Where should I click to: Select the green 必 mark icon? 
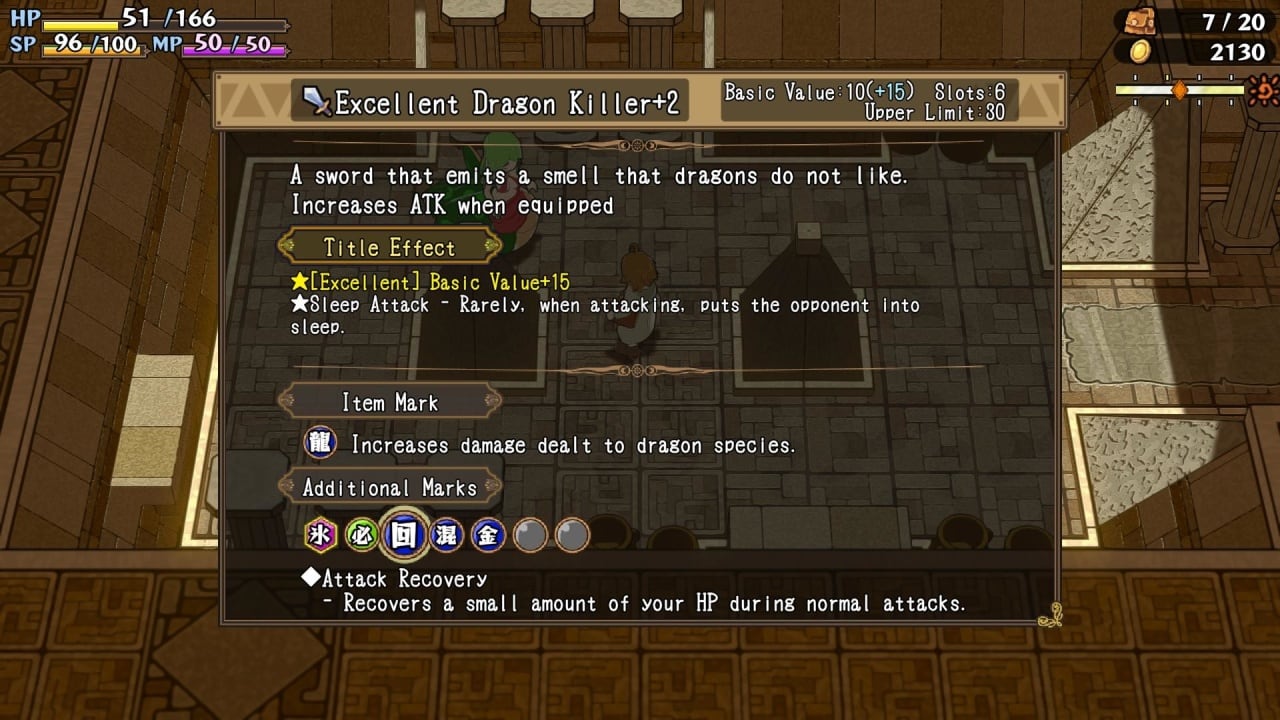pyautogui.click(x=361, y=535)
